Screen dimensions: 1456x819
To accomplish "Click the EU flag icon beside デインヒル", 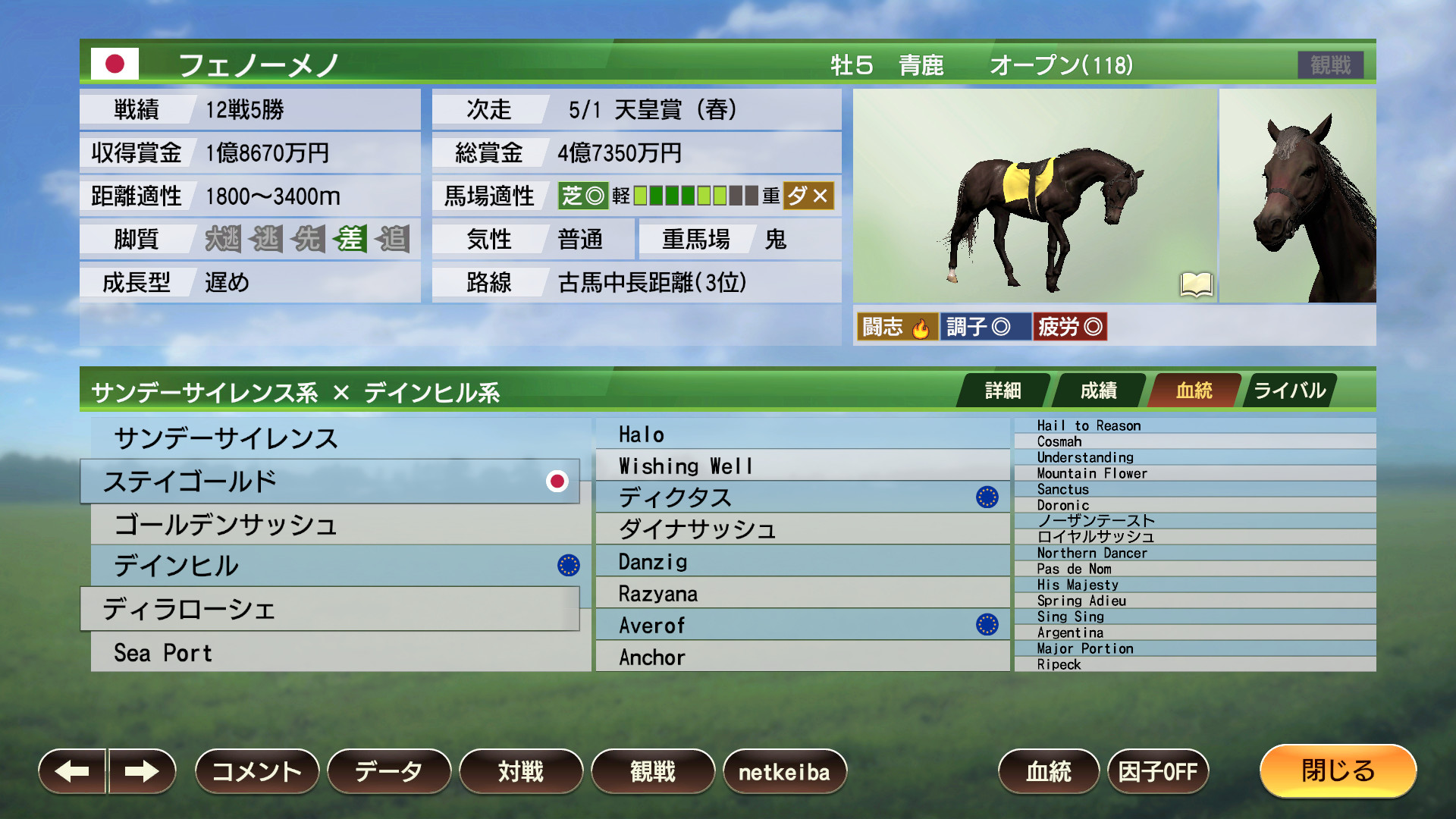I will (568, 566).
